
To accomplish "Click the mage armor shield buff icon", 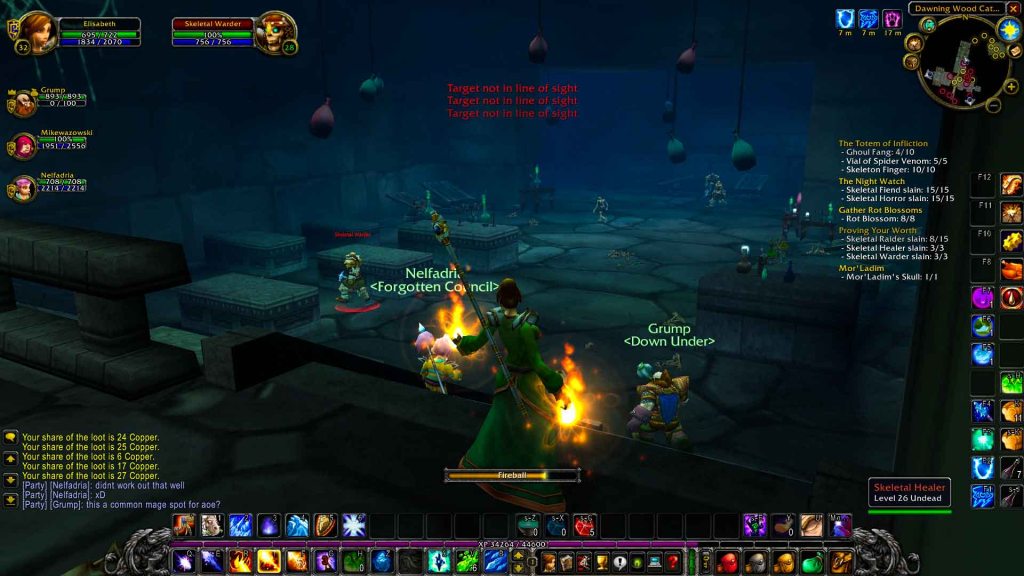I will [x=845, y=19].
